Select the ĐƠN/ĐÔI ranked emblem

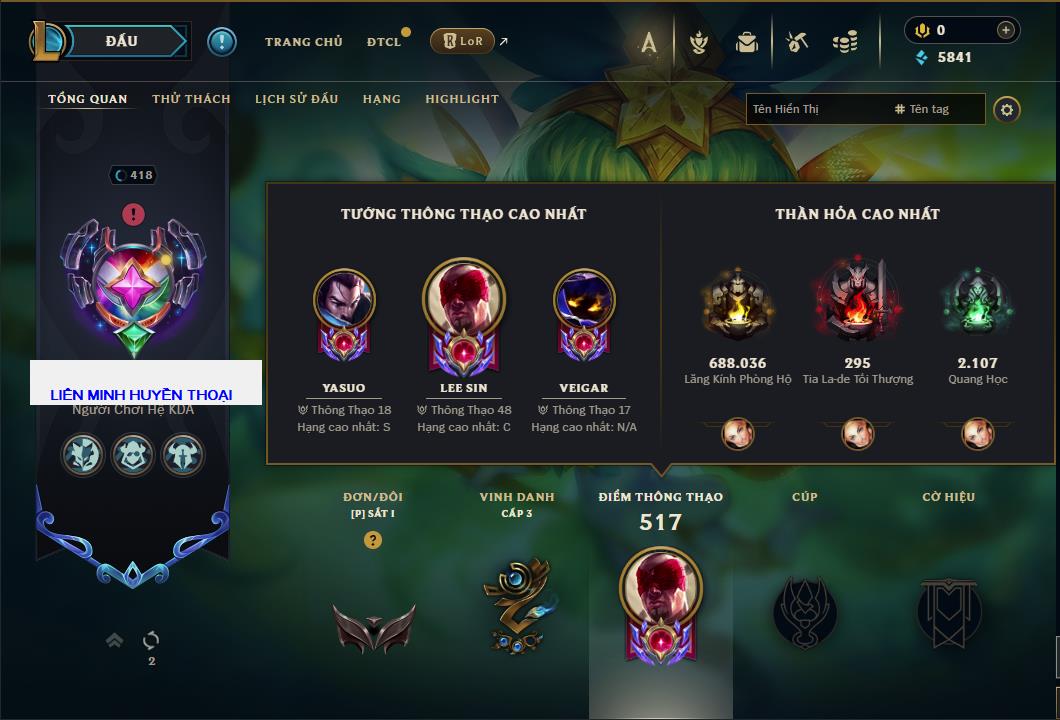[373, 625]
